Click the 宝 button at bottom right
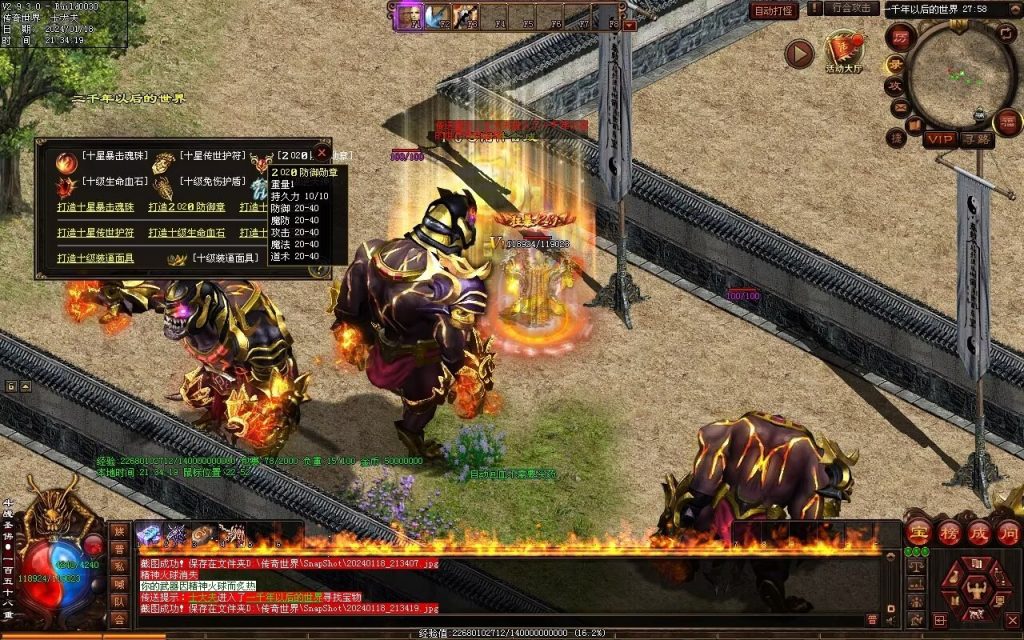The height and width of the screenshot is (640, 1024). coord(918,531)
